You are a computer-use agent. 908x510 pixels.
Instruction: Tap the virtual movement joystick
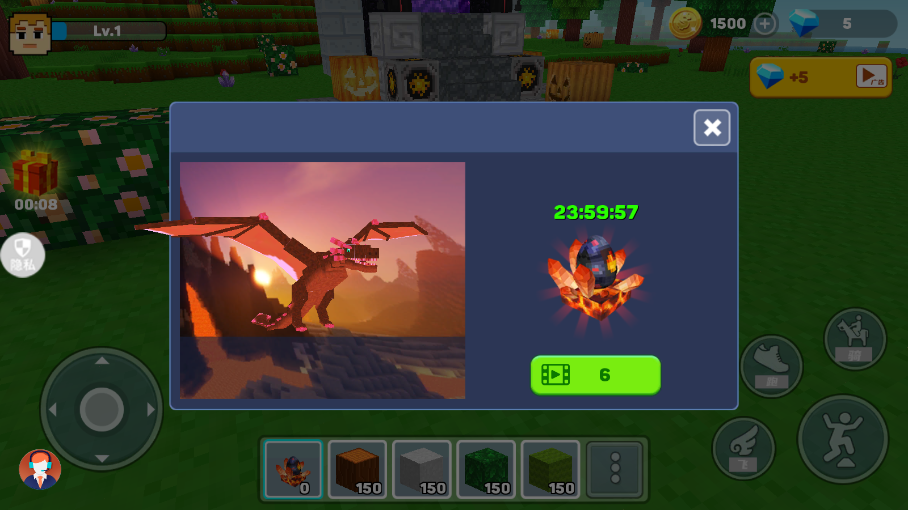point(101,409)
